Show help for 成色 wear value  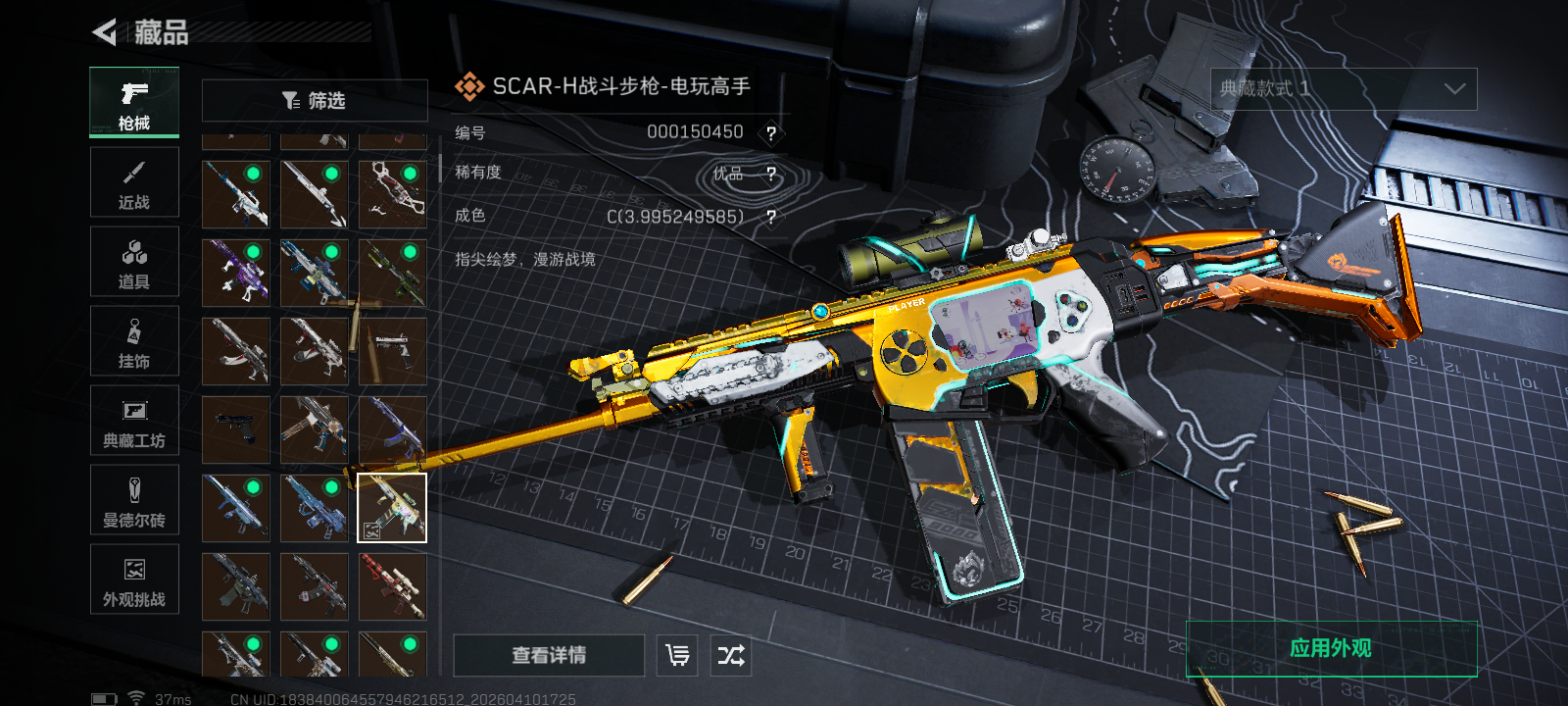click(771, 218)
